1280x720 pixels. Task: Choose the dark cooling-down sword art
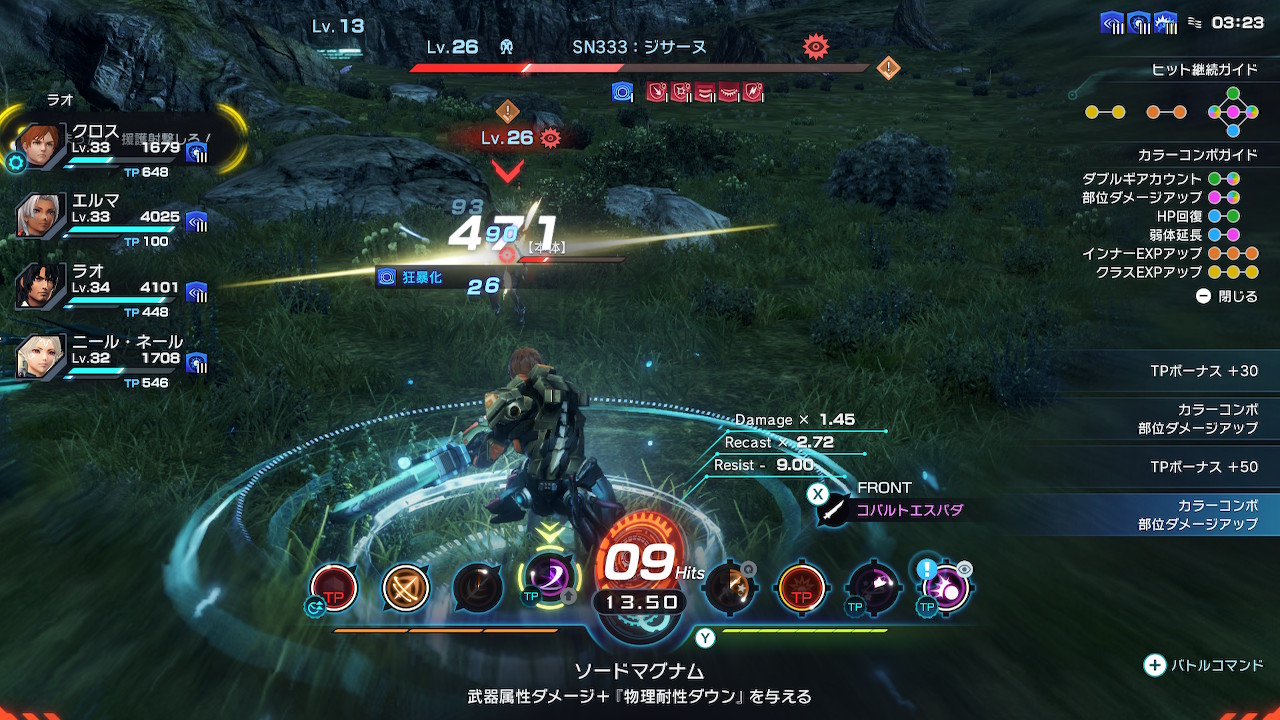pyautogui.click(x=477, y=588)
